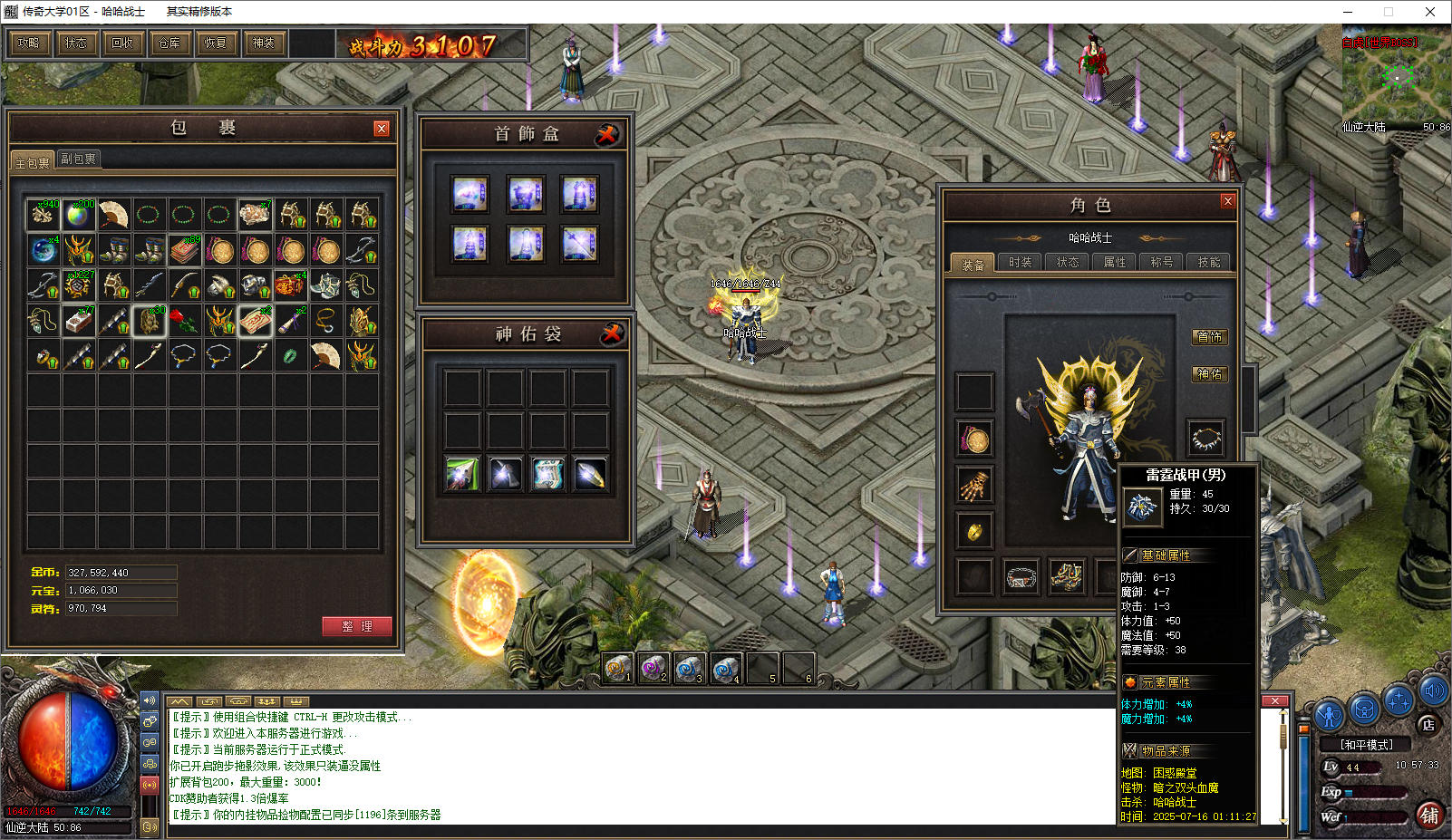Viewport: 1452px width, 840px height.
Task: Open the 属性 attributes tab
Action: (1115, 263)
